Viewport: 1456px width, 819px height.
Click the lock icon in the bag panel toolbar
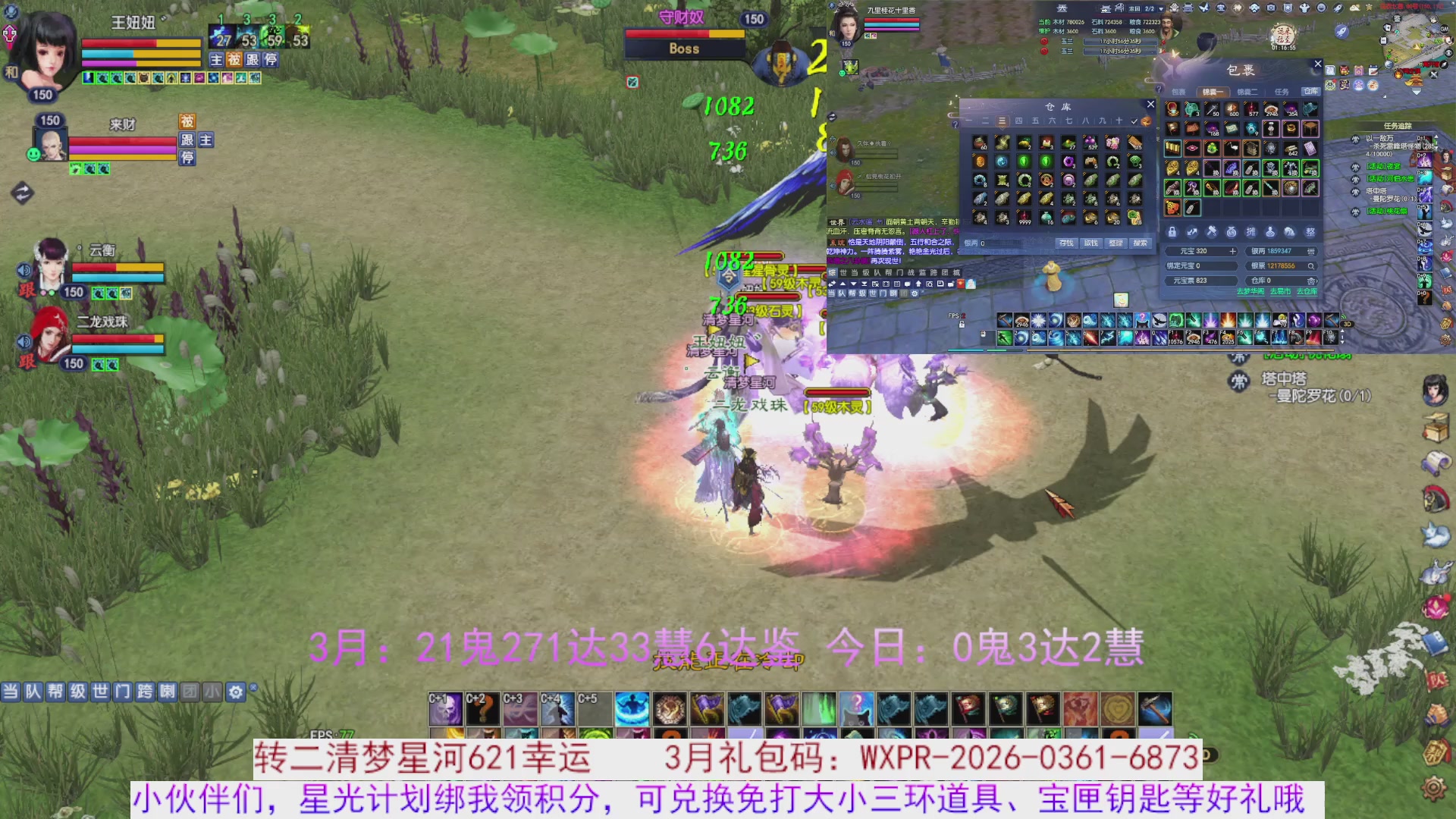click(x=1172, y=232)
